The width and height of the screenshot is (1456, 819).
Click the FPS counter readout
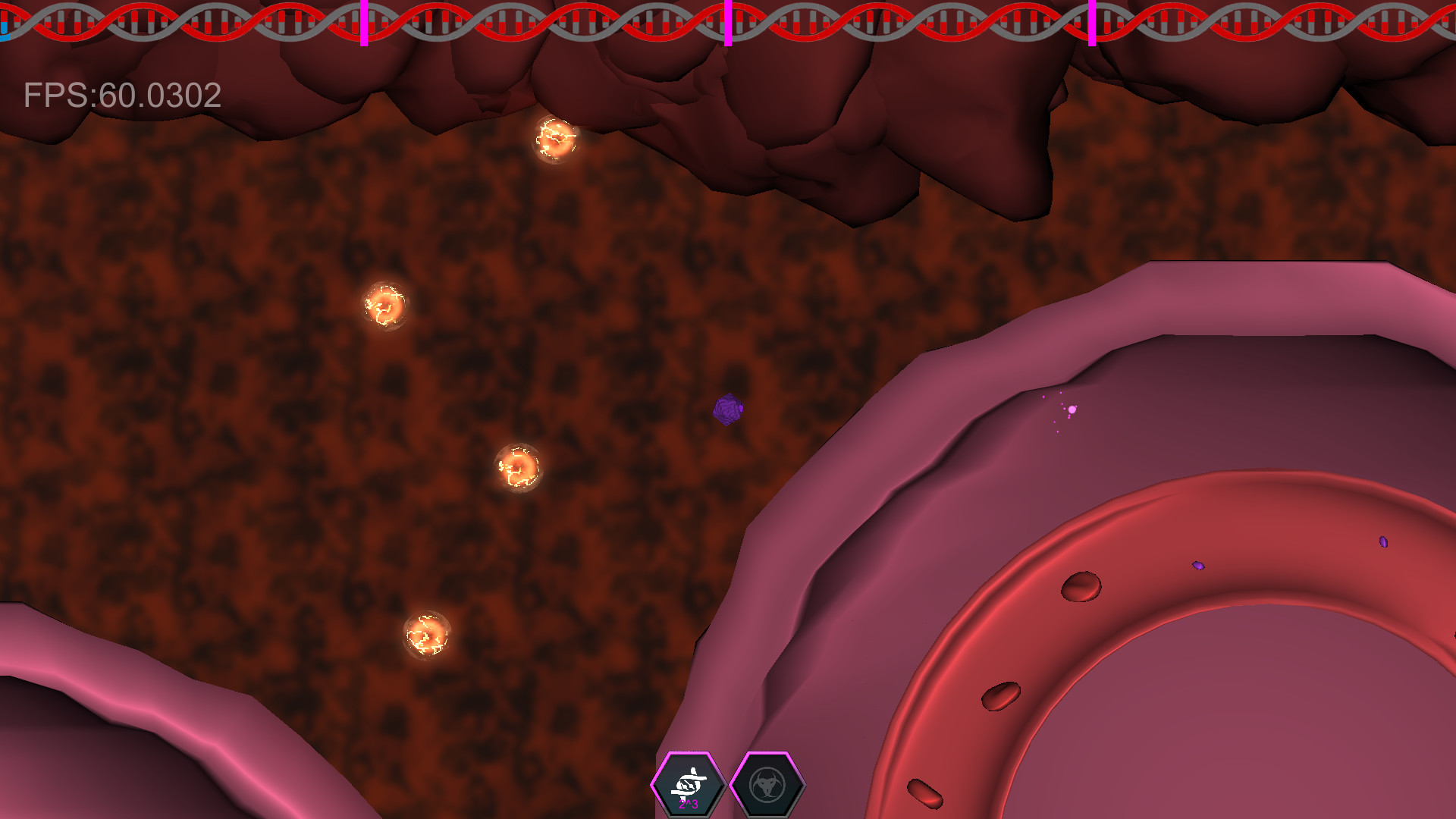[121, 94]
